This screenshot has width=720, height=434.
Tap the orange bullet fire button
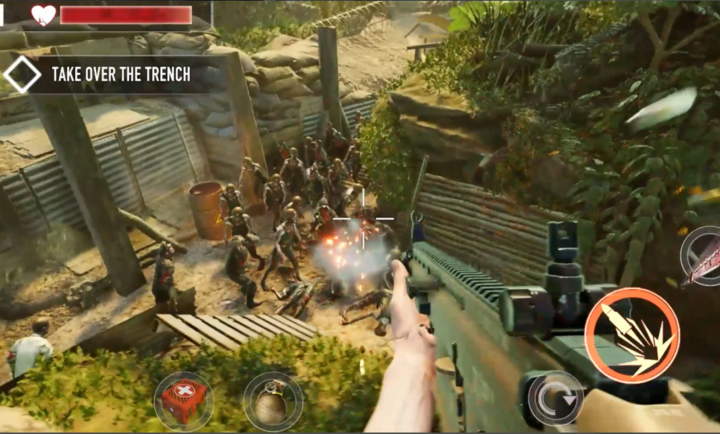click(x=632, y=334)
